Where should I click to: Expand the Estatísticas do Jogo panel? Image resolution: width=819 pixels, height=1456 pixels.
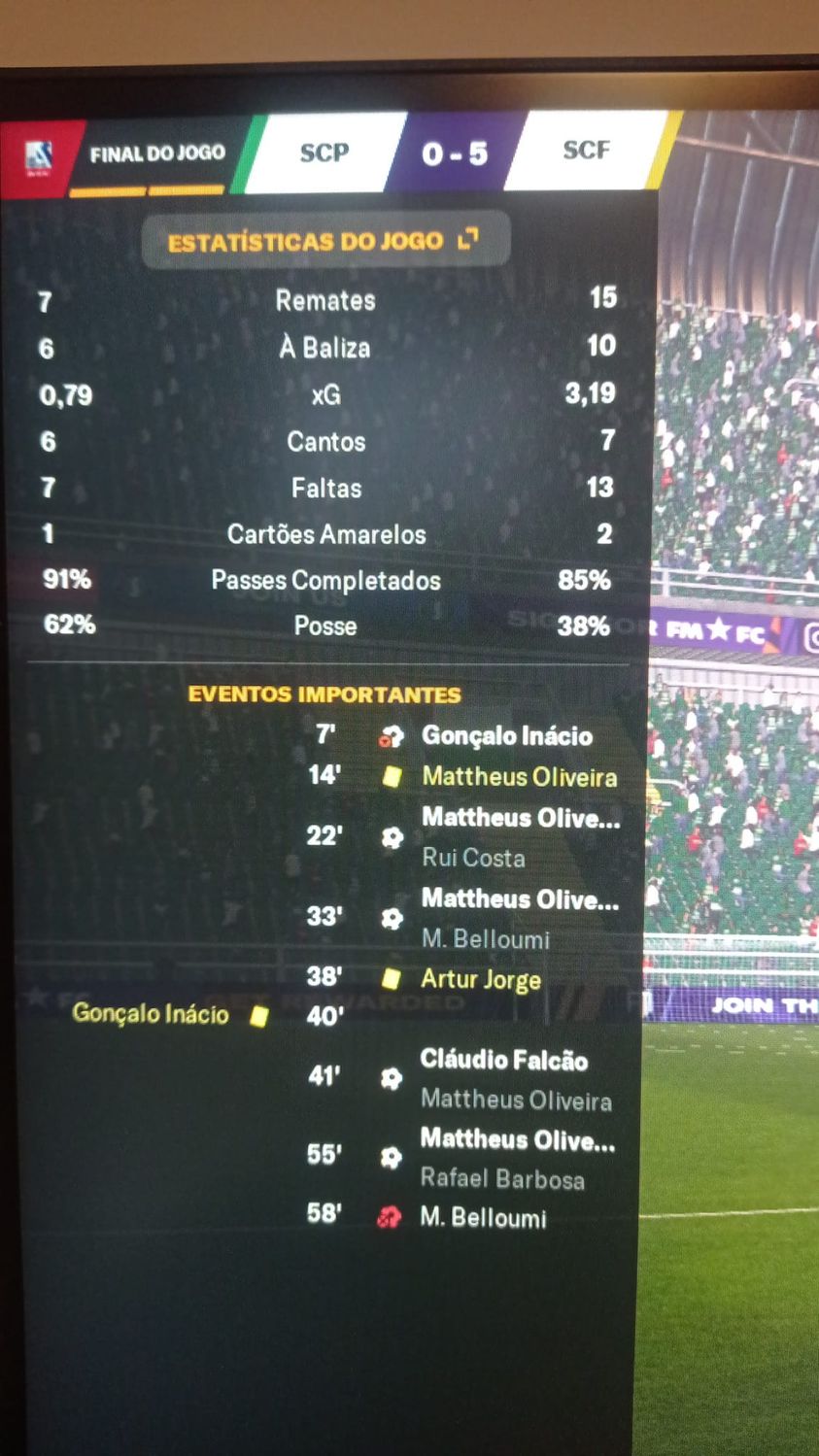[468, 239]
